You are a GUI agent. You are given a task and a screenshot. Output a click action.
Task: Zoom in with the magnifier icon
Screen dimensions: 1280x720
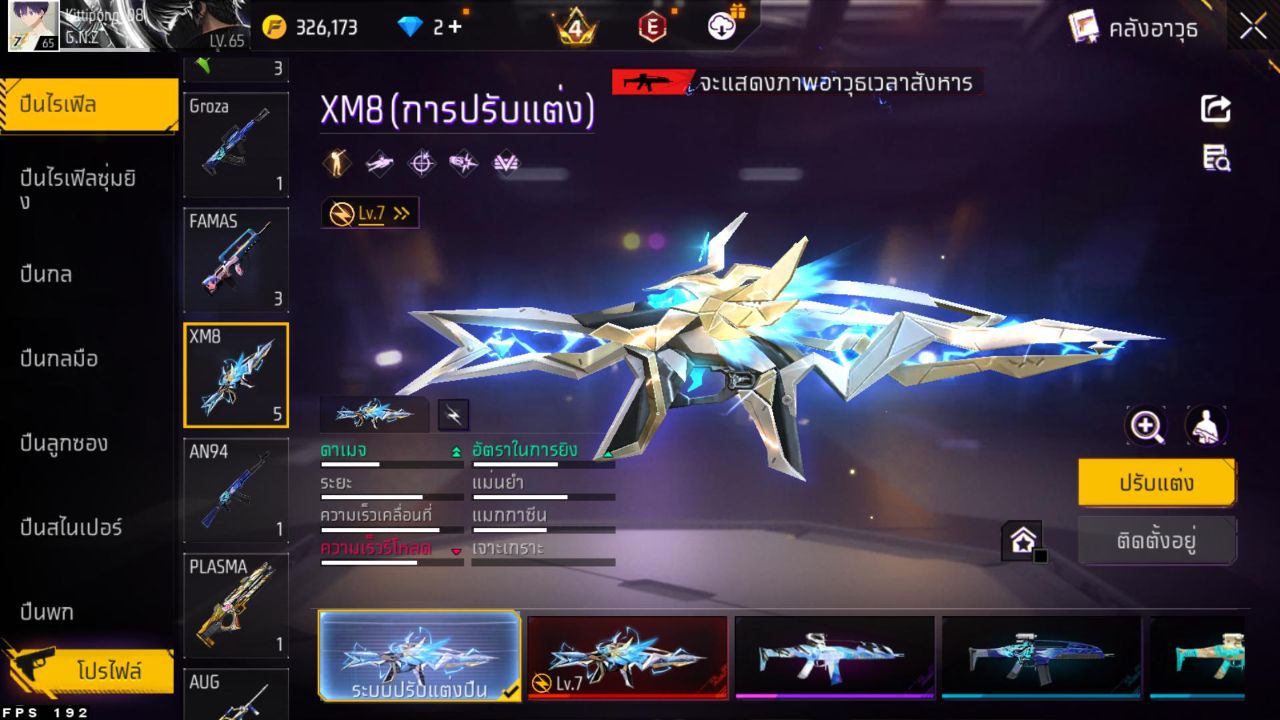1146,426
